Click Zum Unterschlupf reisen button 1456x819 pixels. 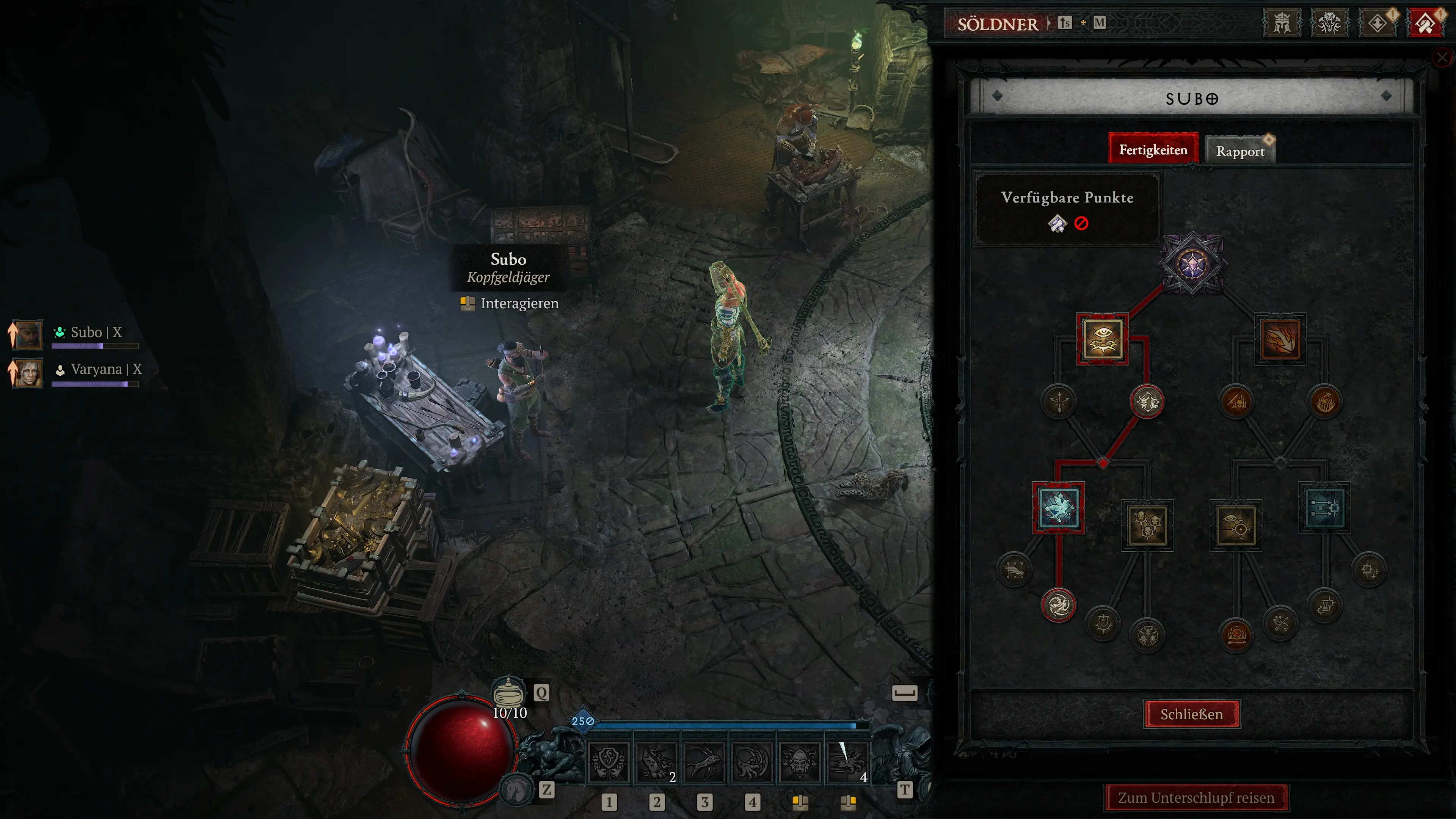coord(1196,797)
